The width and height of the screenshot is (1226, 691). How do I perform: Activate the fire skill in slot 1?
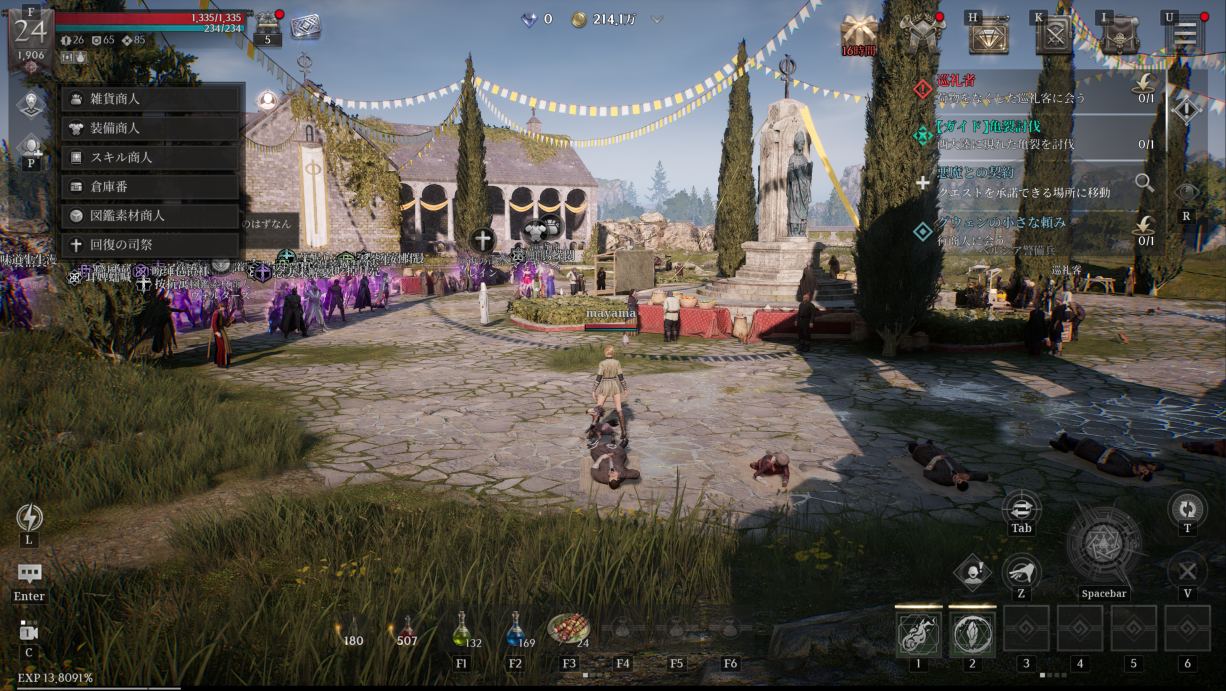[x=918, y=632]
